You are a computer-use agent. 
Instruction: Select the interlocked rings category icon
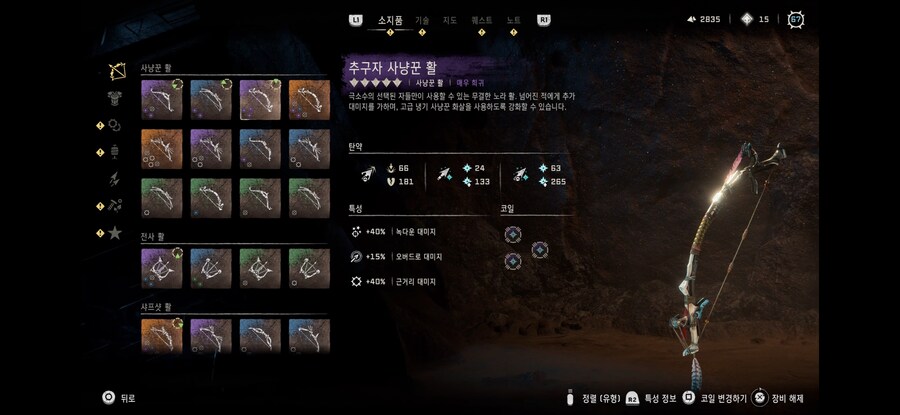[x=116, y=125]
